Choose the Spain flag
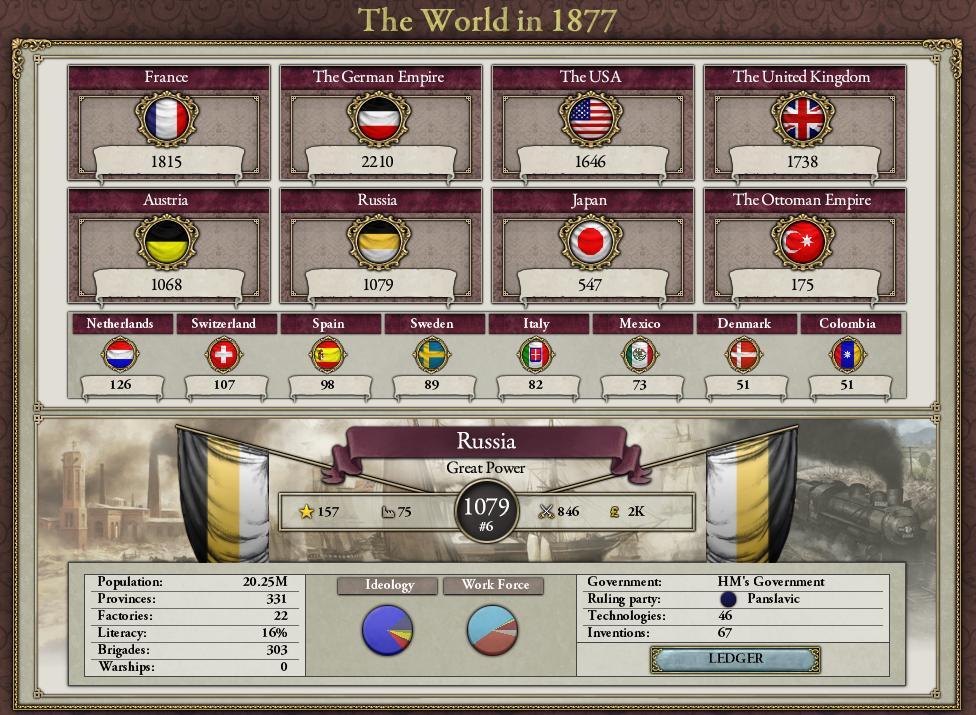Image resolution: width=976 pixels, height=715 pixels. (x=328, y=354)
